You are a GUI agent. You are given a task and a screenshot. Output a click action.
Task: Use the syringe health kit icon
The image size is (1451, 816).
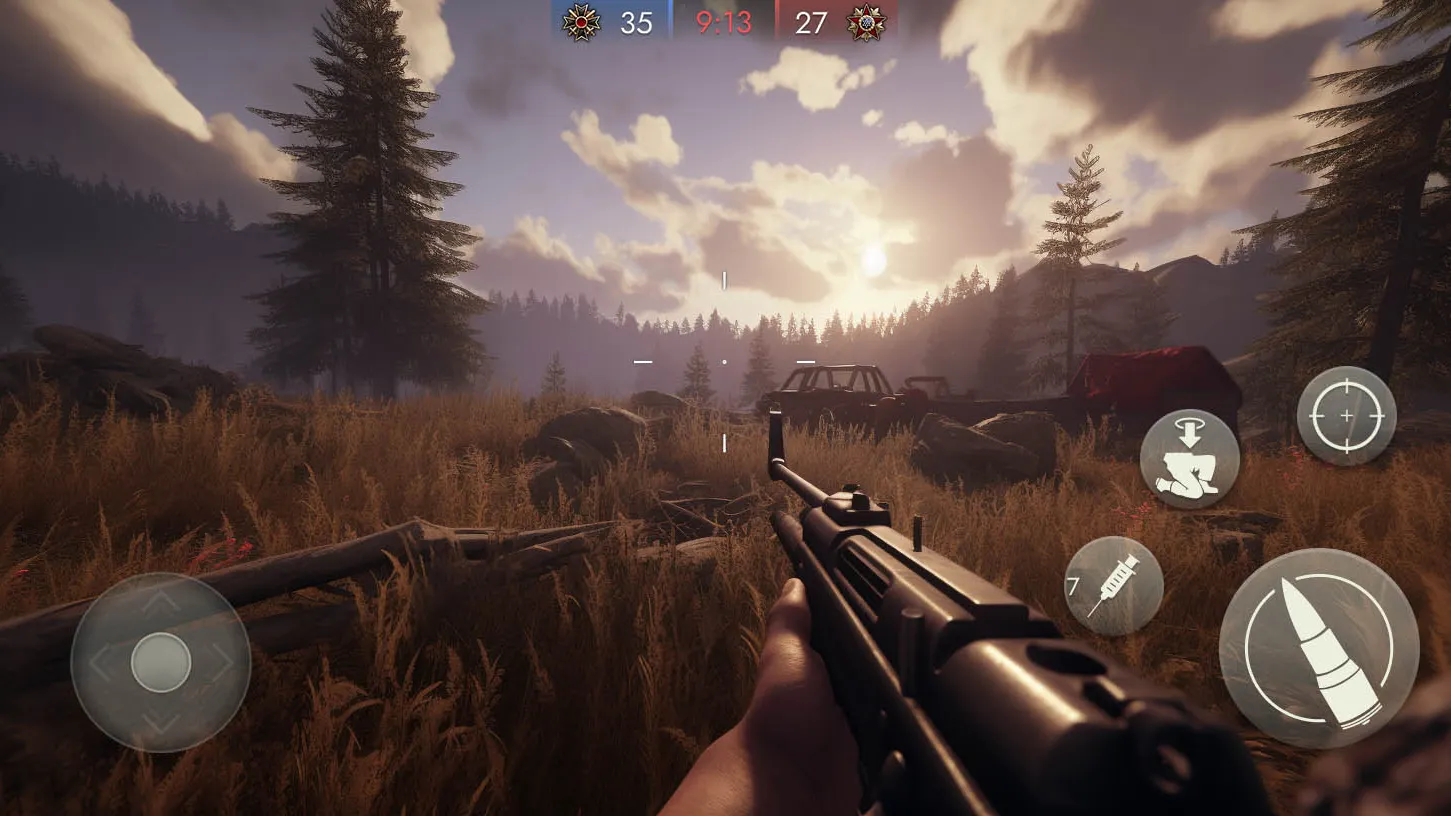click(1113, 583)
